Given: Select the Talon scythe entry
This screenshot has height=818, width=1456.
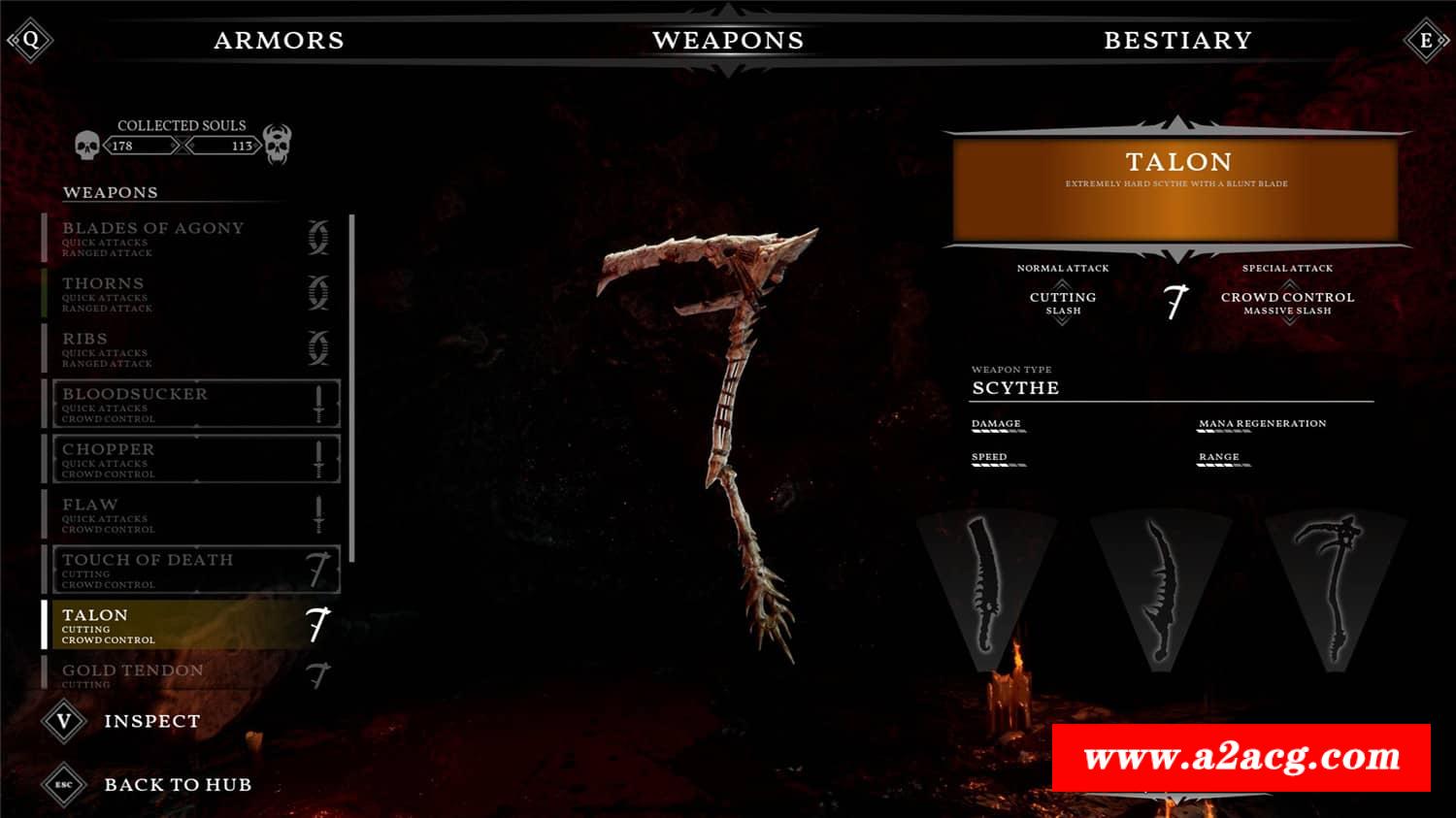Looking at the screenshot, I should coord(191,625).
